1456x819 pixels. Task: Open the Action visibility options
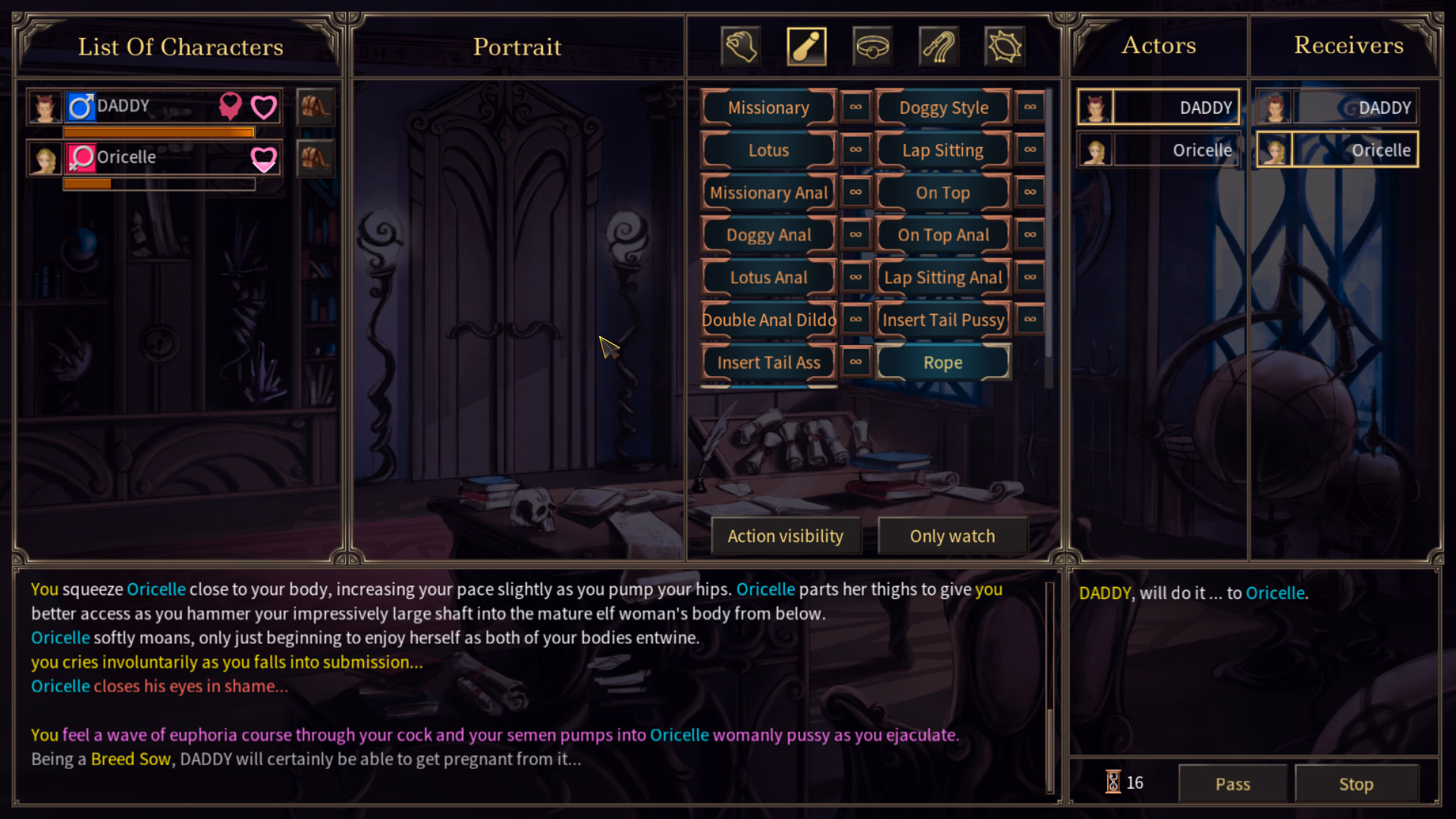tap(785, 536)
